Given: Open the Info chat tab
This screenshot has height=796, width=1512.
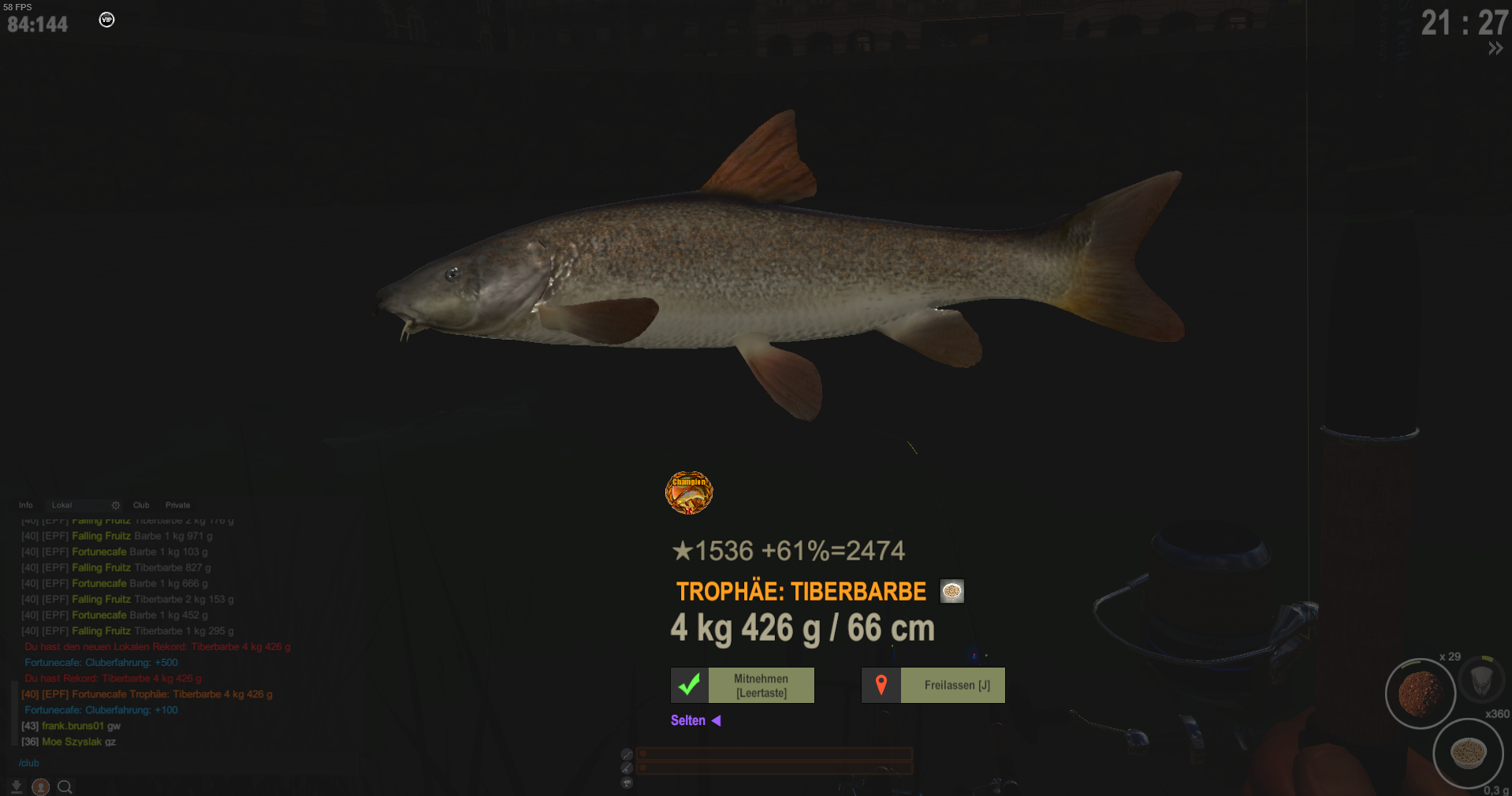Looking at the screenshot, I should pyautogui.click(x=26, y=505).
